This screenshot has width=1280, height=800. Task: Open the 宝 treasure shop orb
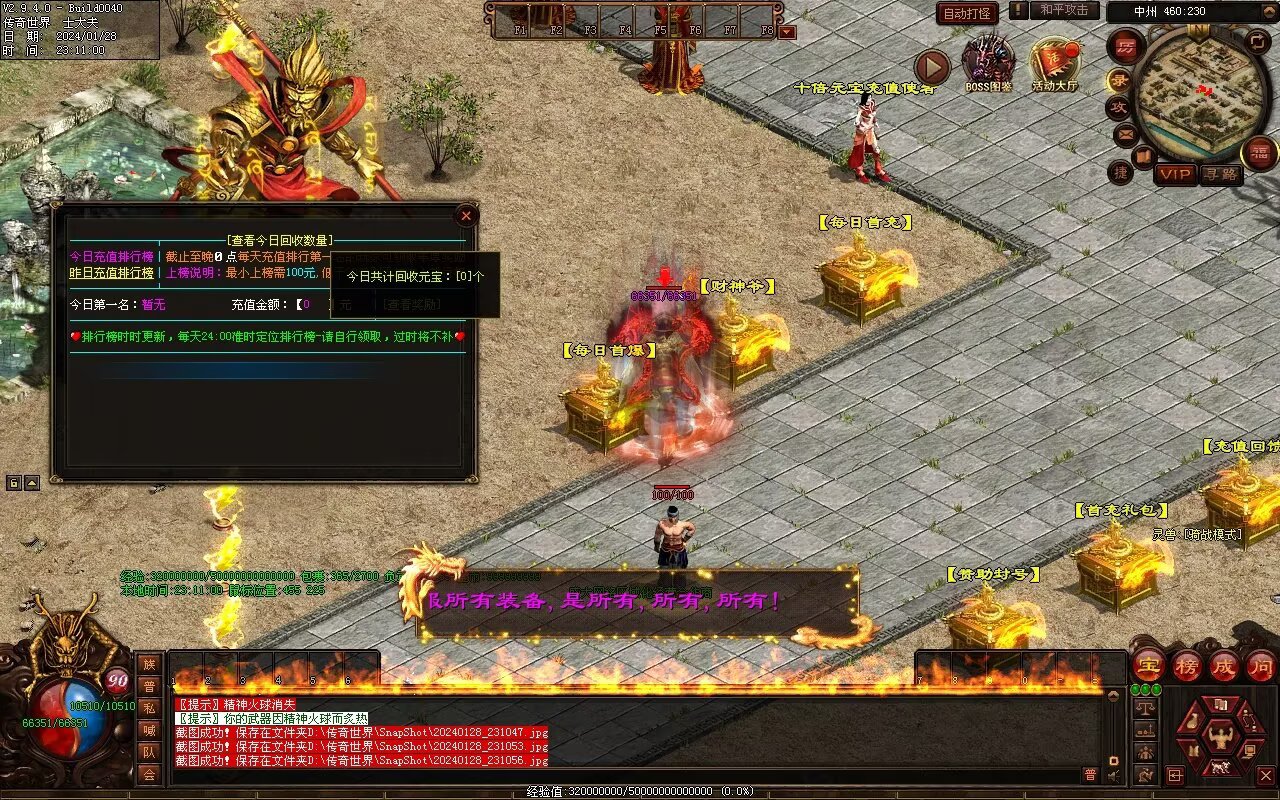click(x=1148, y=666)
